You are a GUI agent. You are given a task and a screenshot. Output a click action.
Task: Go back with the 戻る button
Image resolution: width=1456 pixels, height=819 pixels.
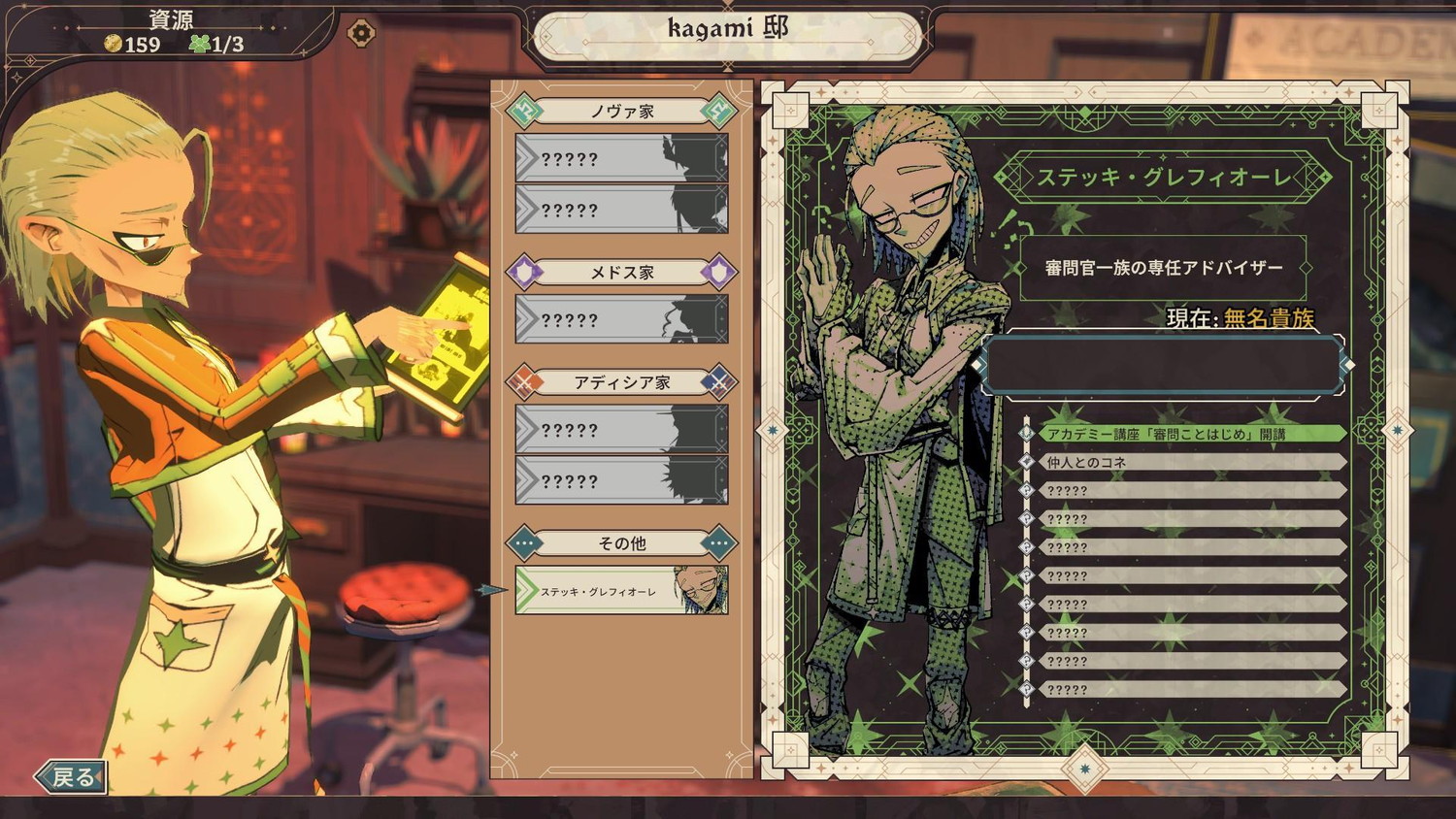(72, 776)
